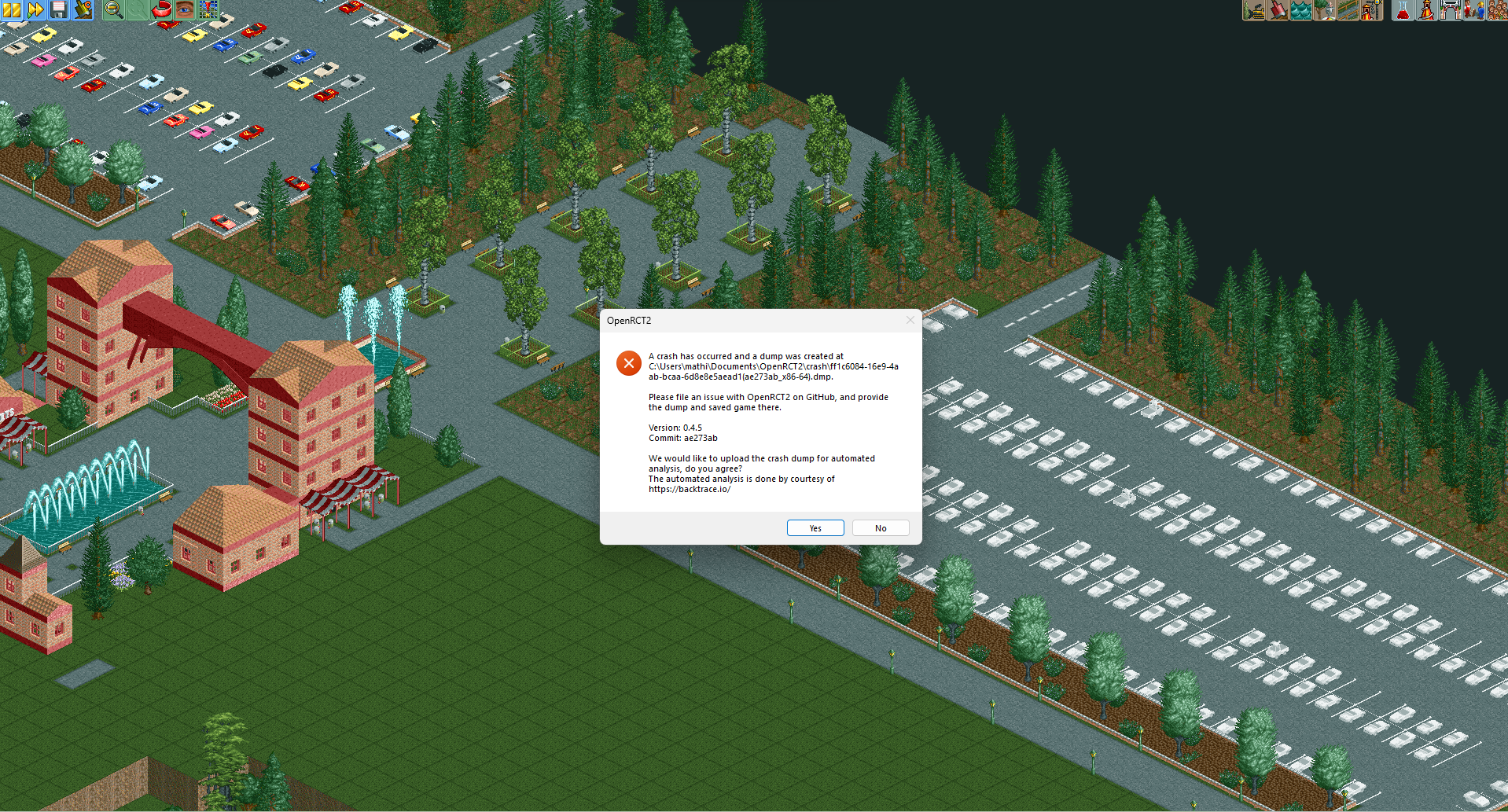Toggle fast-forward mode
This screenshot has width=1508, height=812.
(x=35, y=11)
